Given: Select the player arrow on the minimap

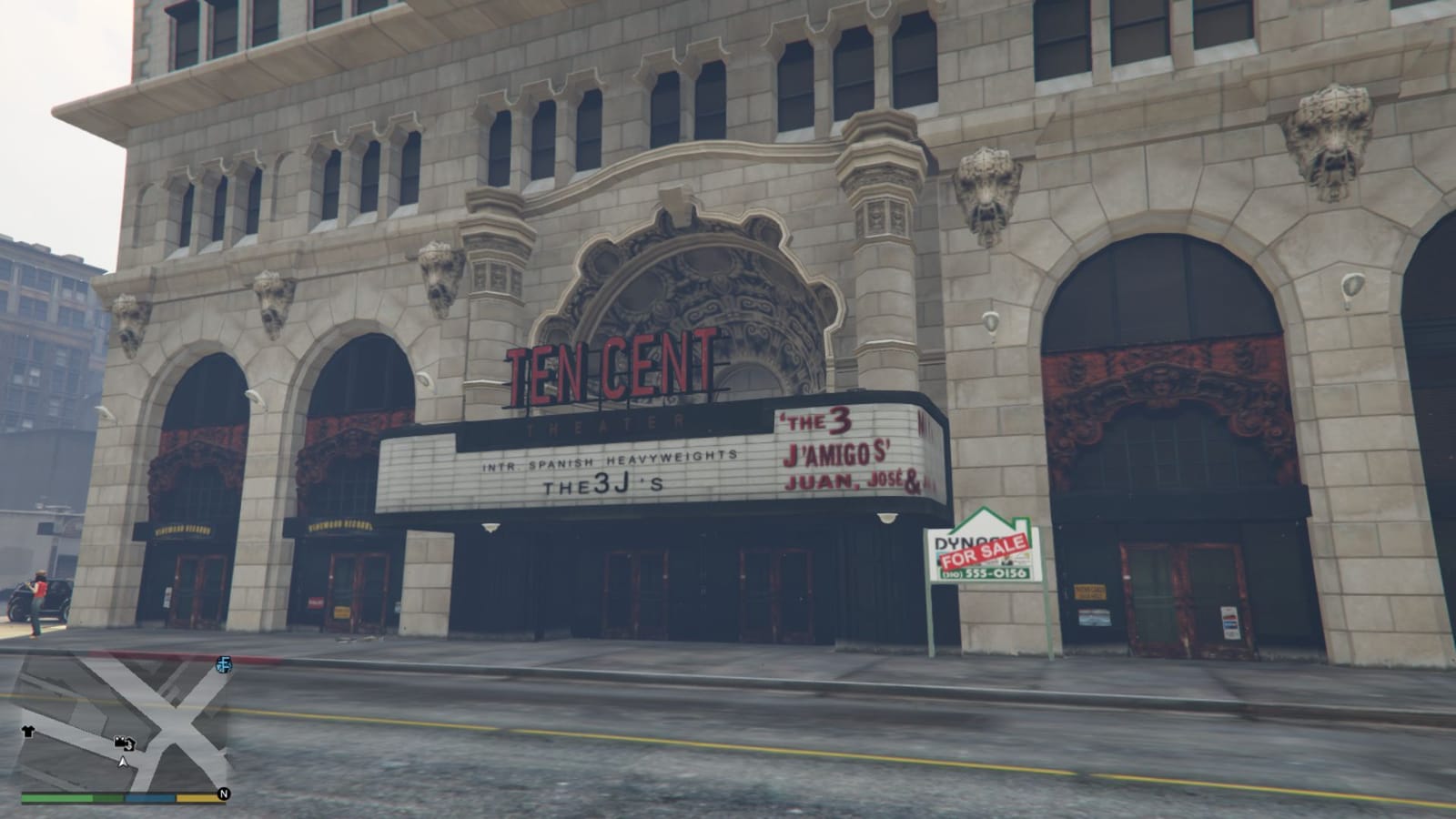Looking at the screenshot, I should pos(123,762).
